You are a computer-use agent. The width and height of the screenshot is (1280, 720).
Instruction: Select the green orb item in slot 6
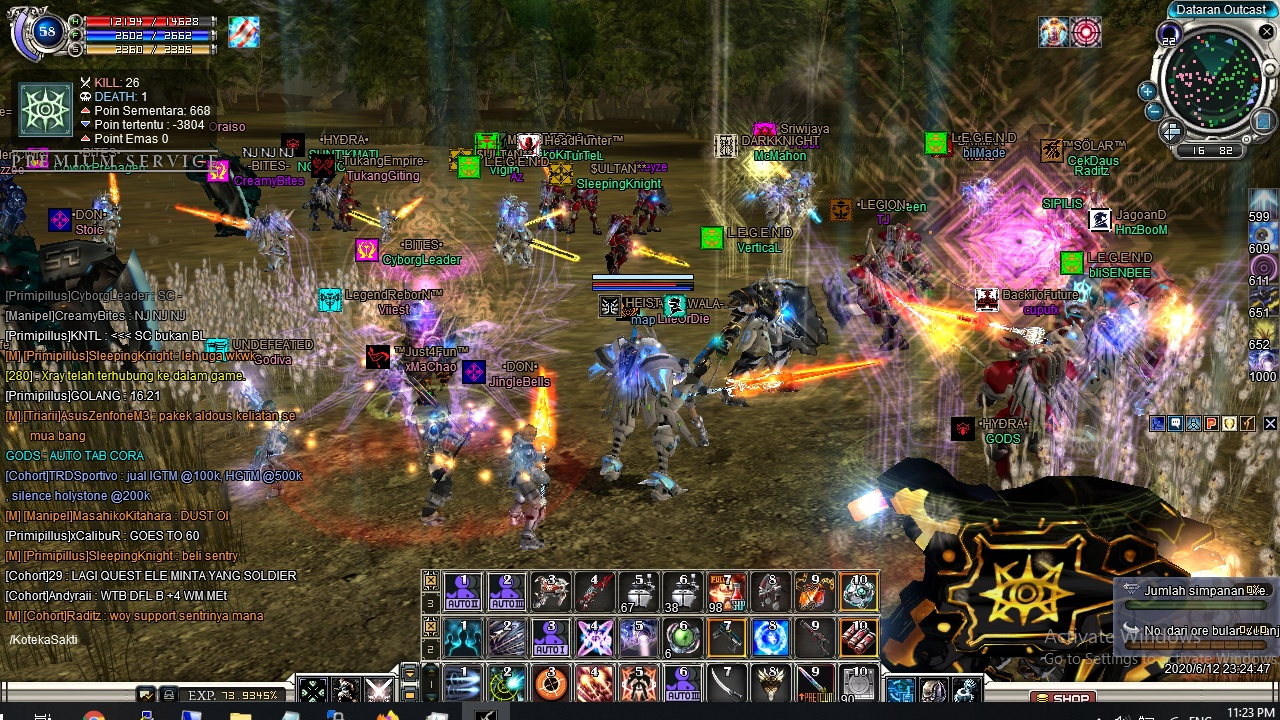click(683, 637)
